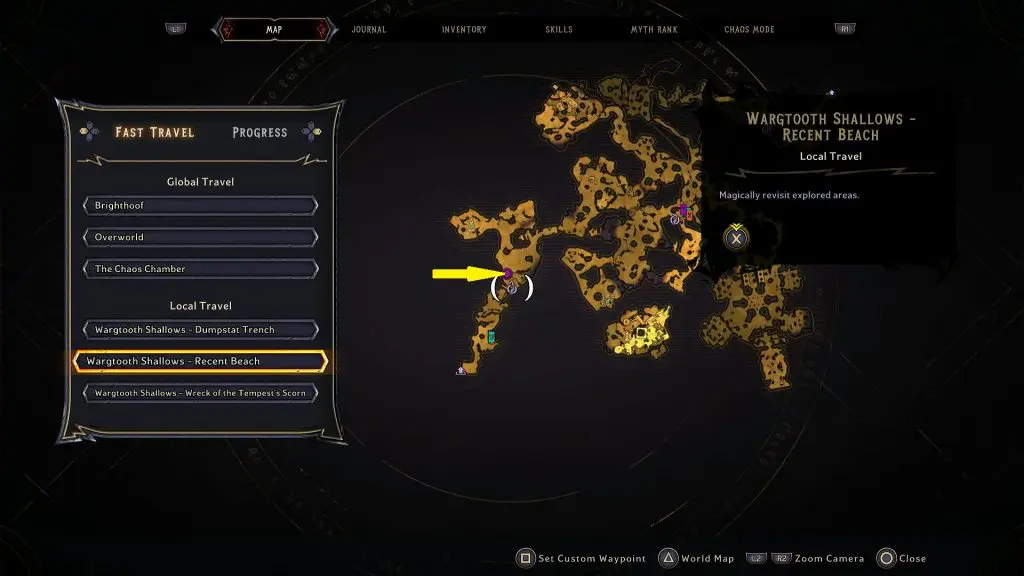
Task: Open the Inventory tab
Action: point(464,29)
